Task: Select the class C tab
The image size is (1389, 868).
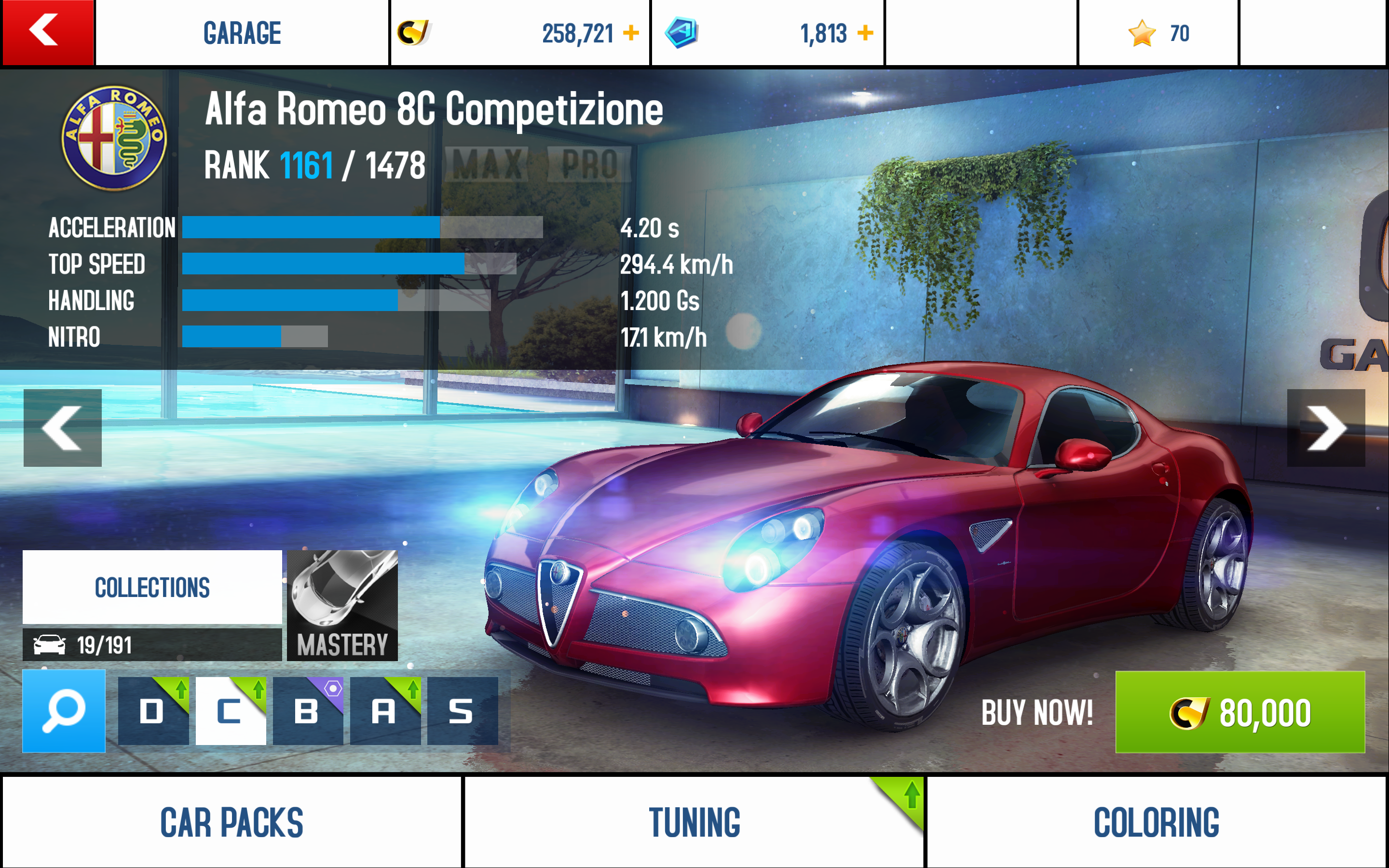Action: pos(231,711)
